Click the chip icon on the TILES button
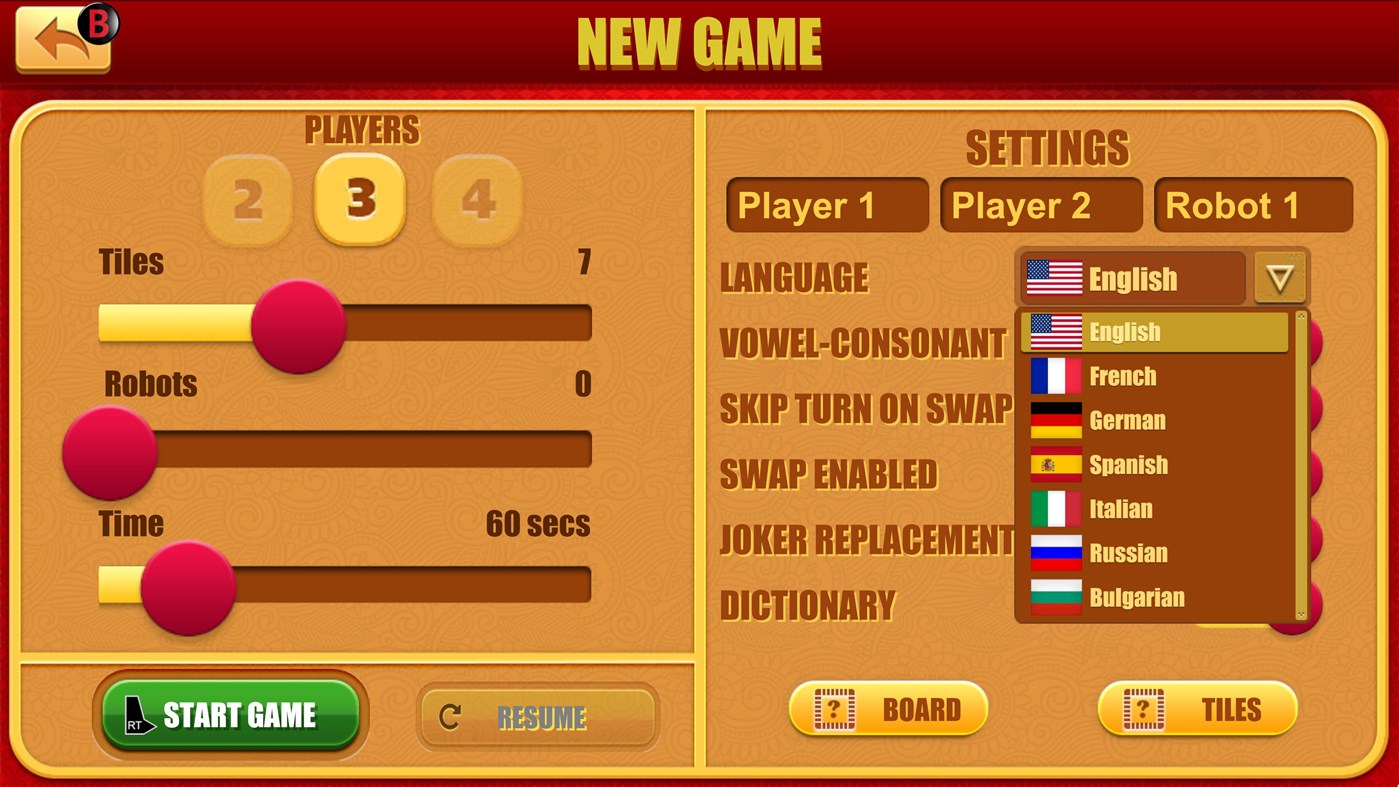The width and height of the screenshot is (1399, 787). click(1143, 708)
